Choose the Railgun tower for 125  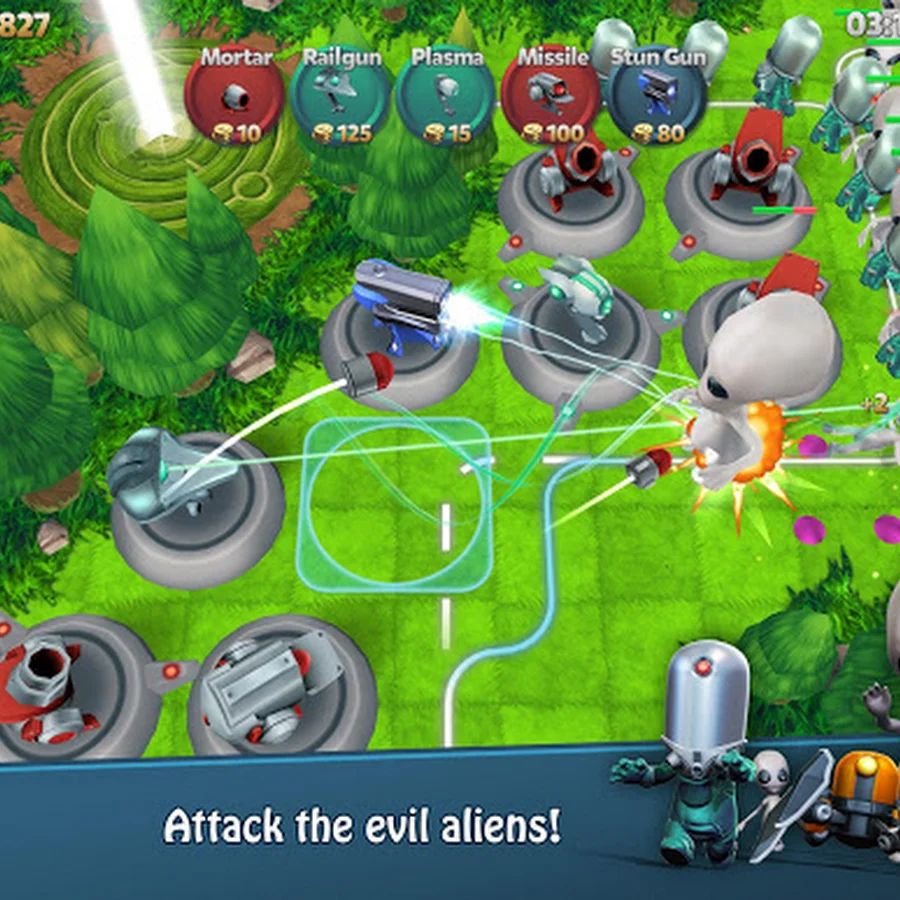point(340,98)
